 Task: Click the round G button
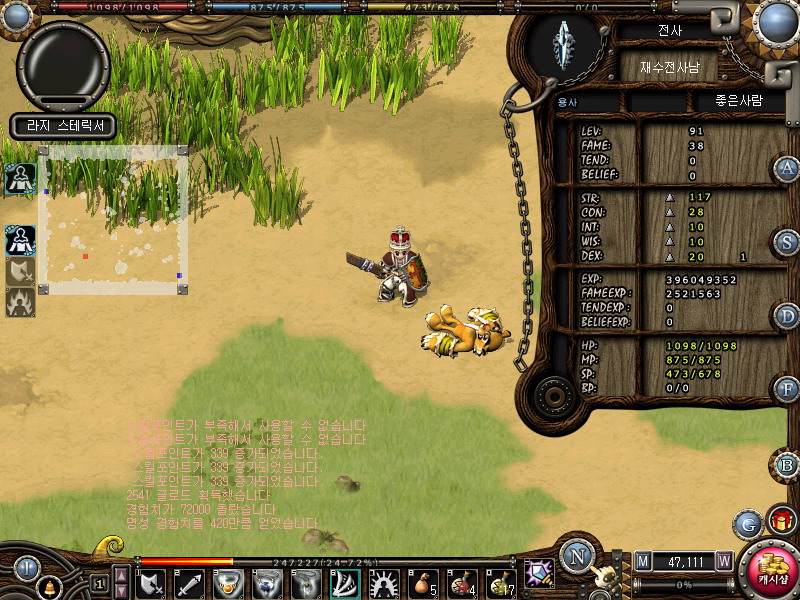[747, 523]
